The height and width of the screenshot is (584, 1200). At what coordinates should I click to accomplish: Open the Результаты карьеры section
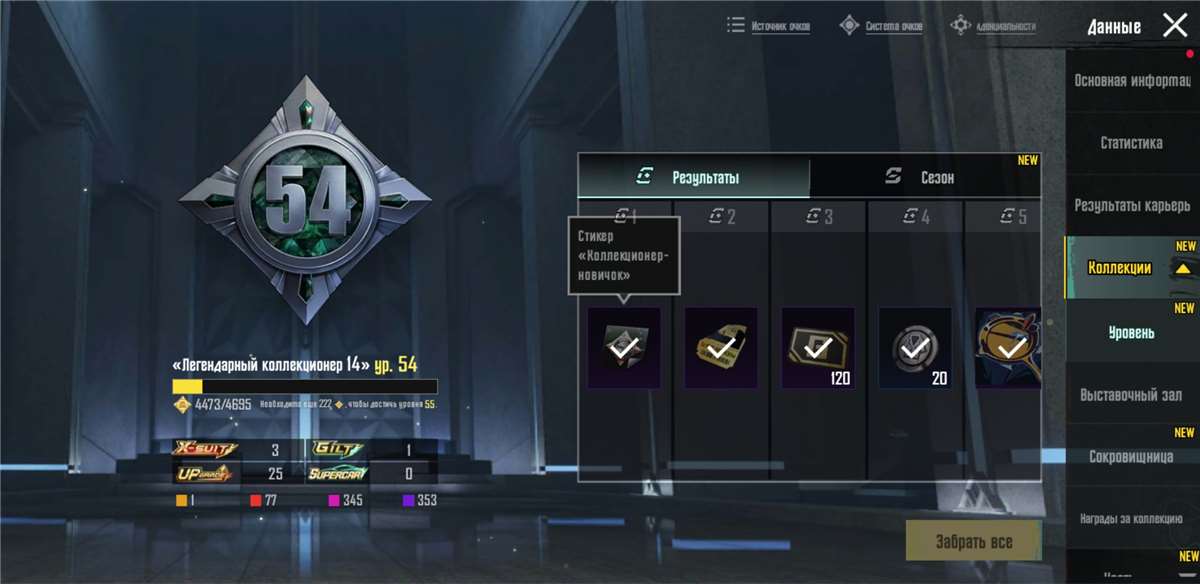click(x=1131, y=205)
